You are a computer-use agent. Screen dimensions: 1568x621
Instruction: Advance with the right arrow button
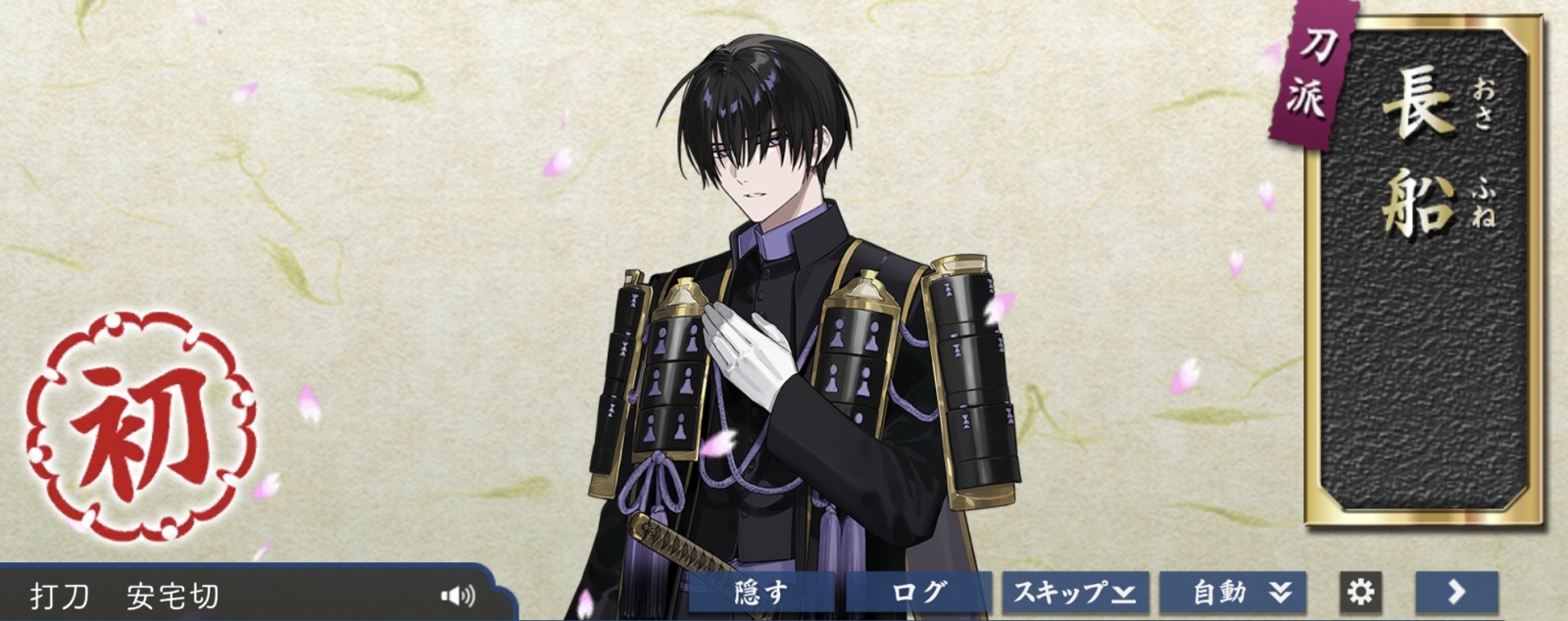pos(1456,593)
